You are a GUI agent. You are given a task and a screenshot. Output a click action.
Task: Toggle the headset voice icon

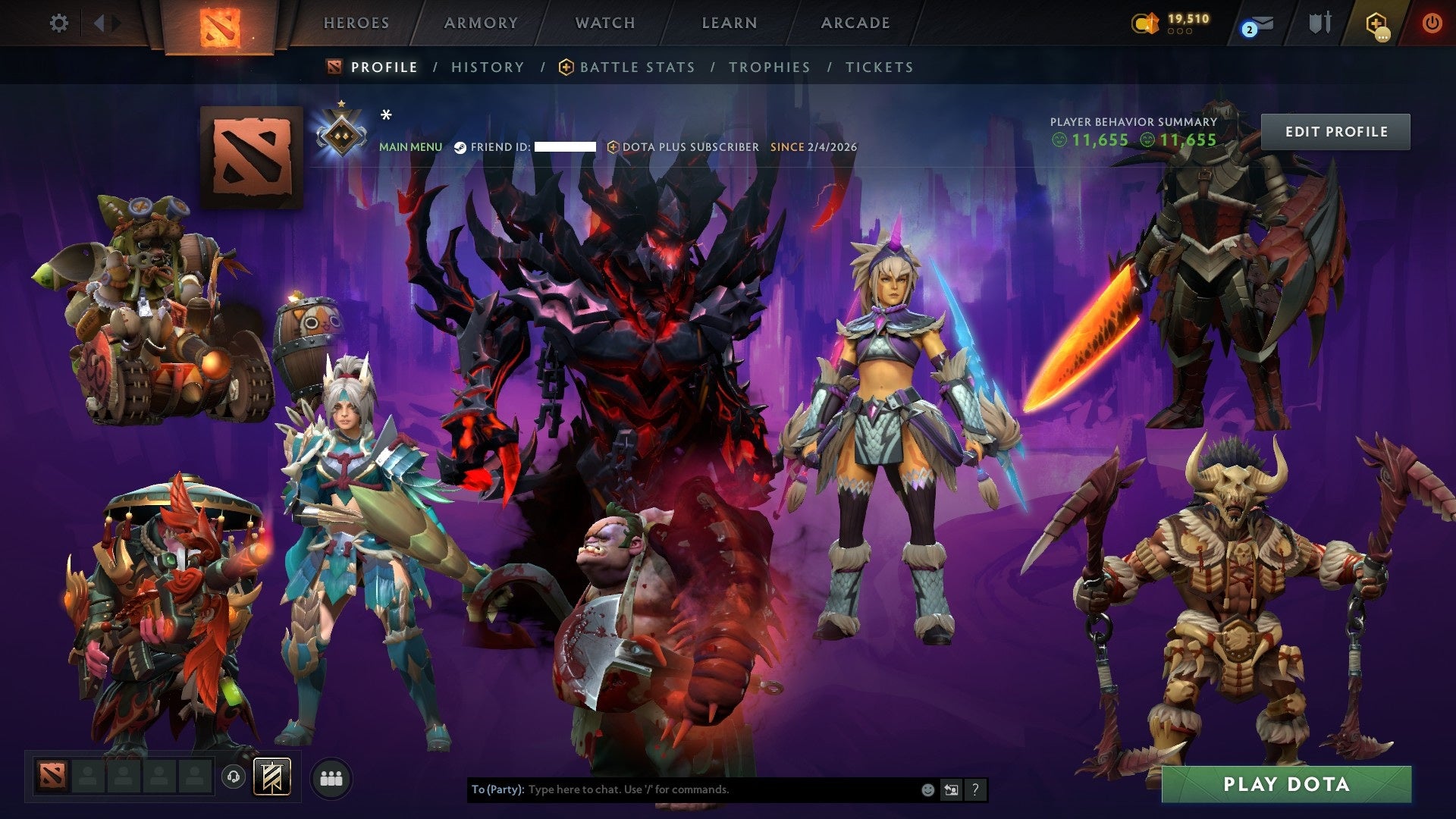pyautogui.click(x=233, y=777)
